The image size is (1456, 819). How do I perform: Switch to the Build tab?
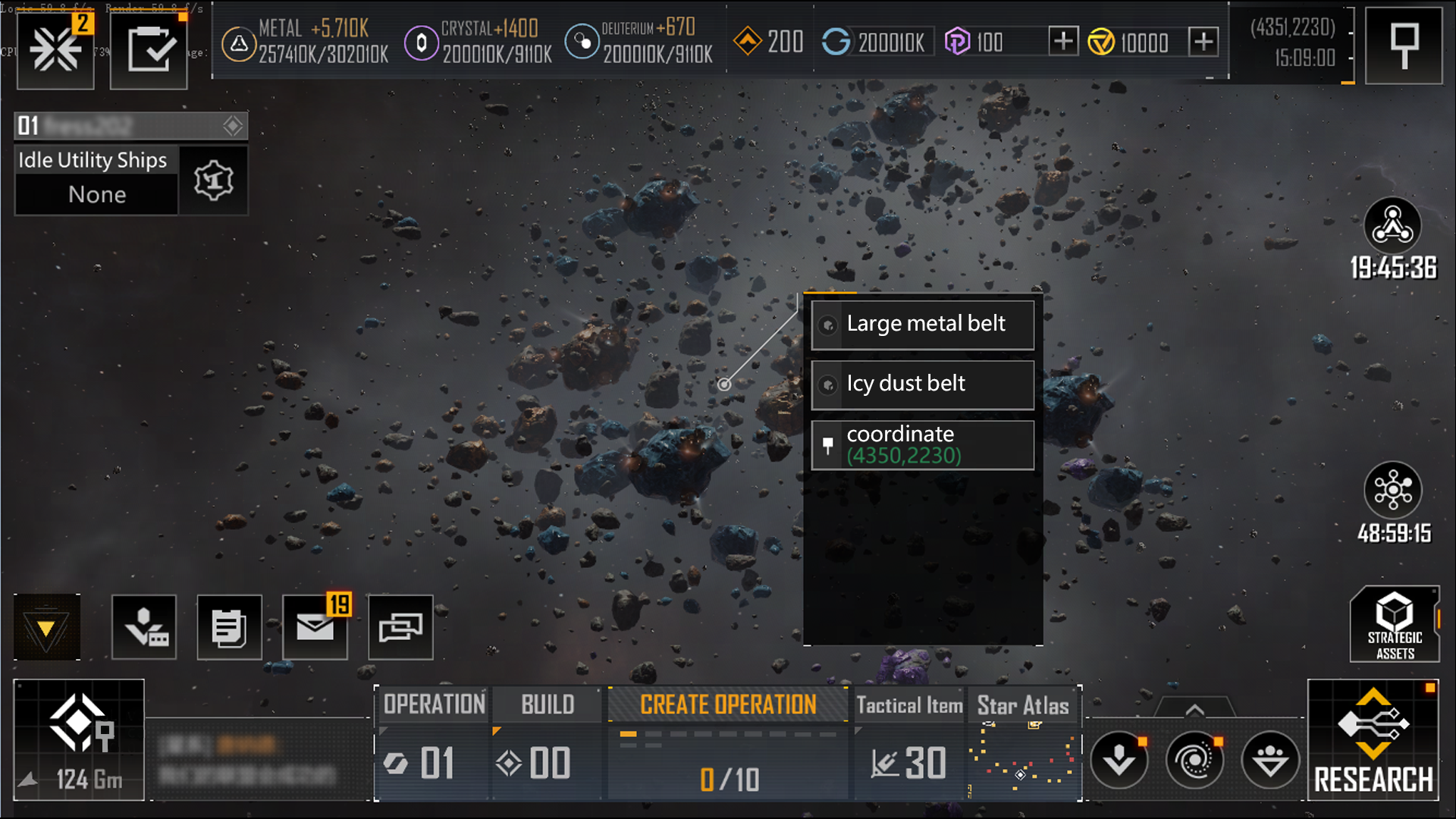pos(547,704)
